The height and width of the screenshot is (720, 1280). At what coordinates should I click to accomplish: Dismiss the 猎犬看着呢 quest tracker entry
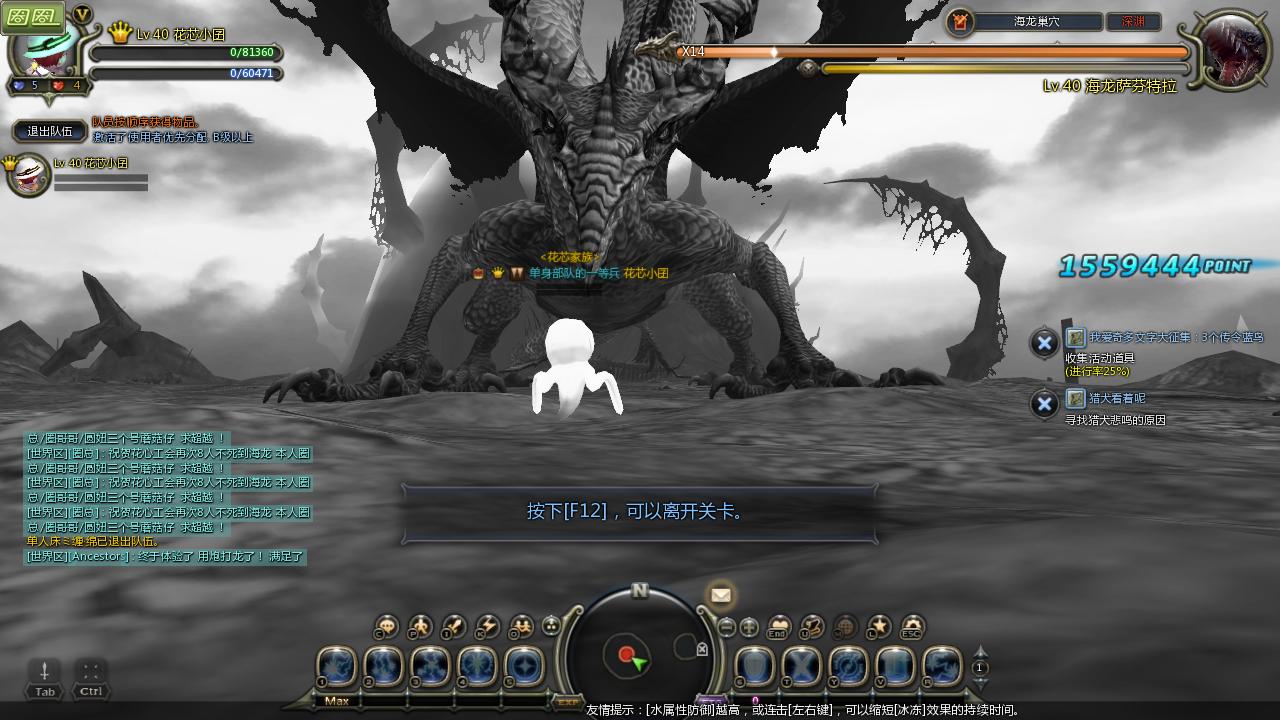pyautogui.click(x=1044, y=404)
